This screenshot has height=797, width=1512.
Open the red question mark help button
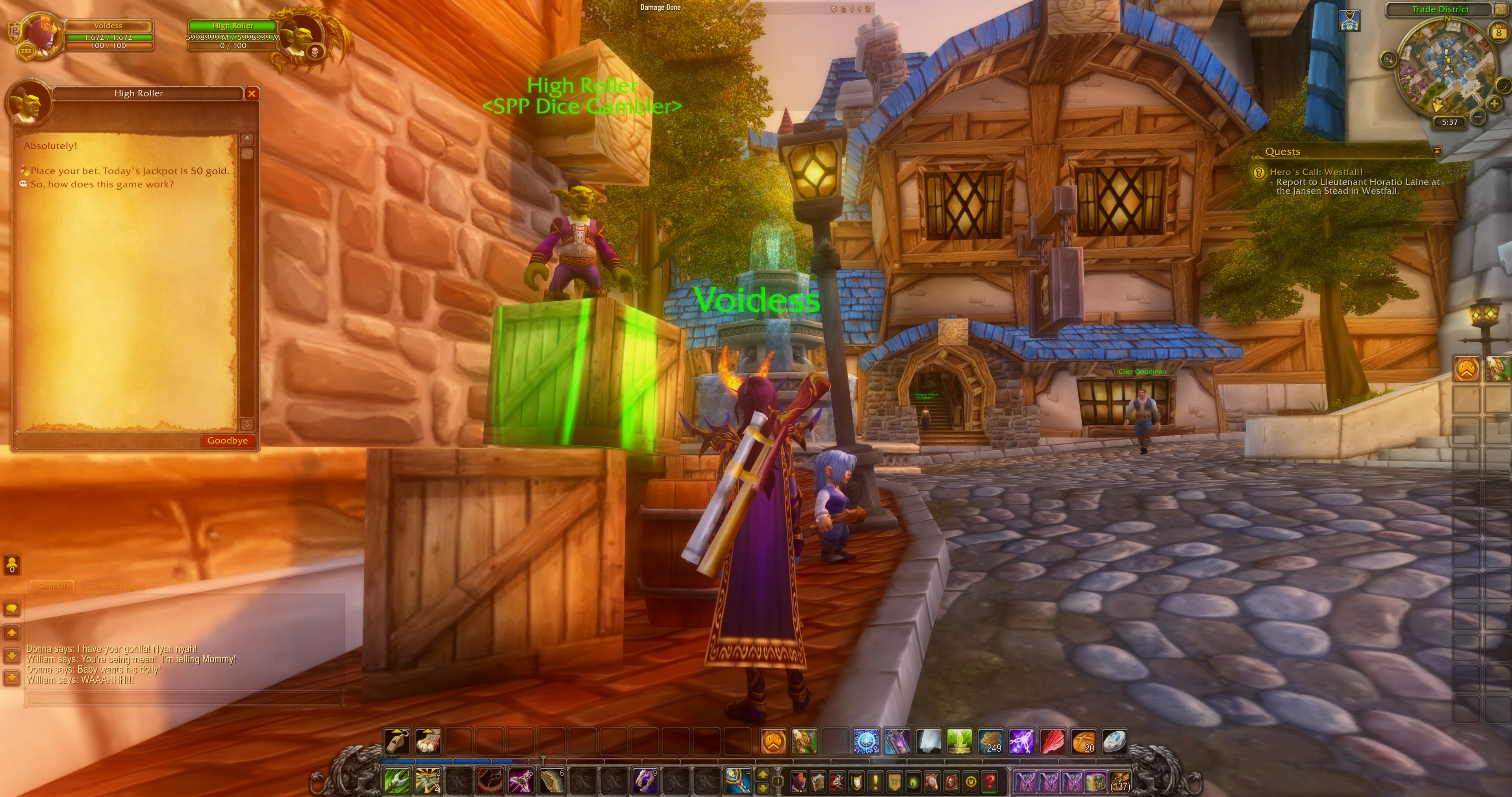coord(989,782)
